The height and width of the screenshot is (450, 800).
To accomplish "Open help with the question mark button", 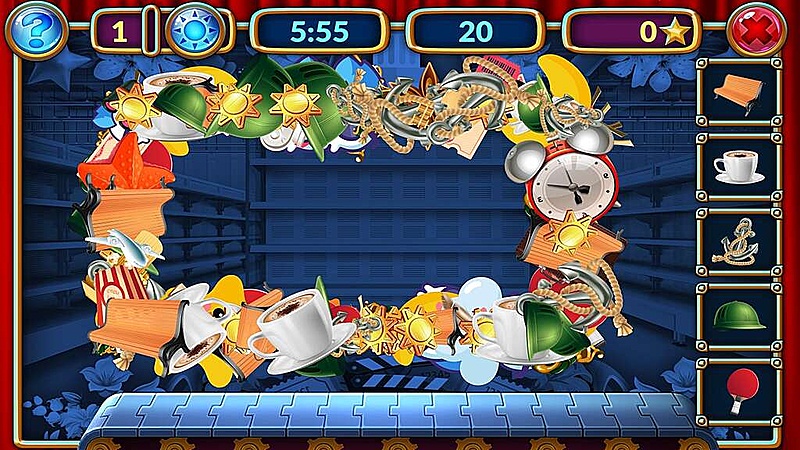I will click(x=36, y=31).
